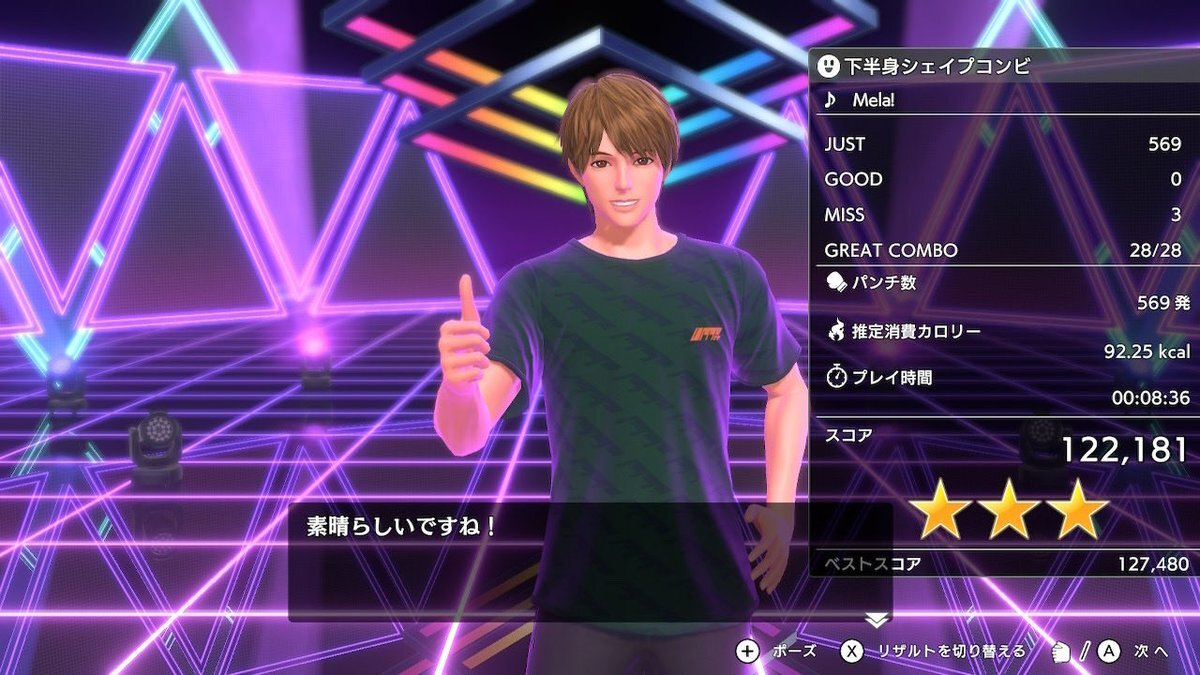
Task: Advance the dialogue with the down-chevron arrow
Action: [876, 620]
